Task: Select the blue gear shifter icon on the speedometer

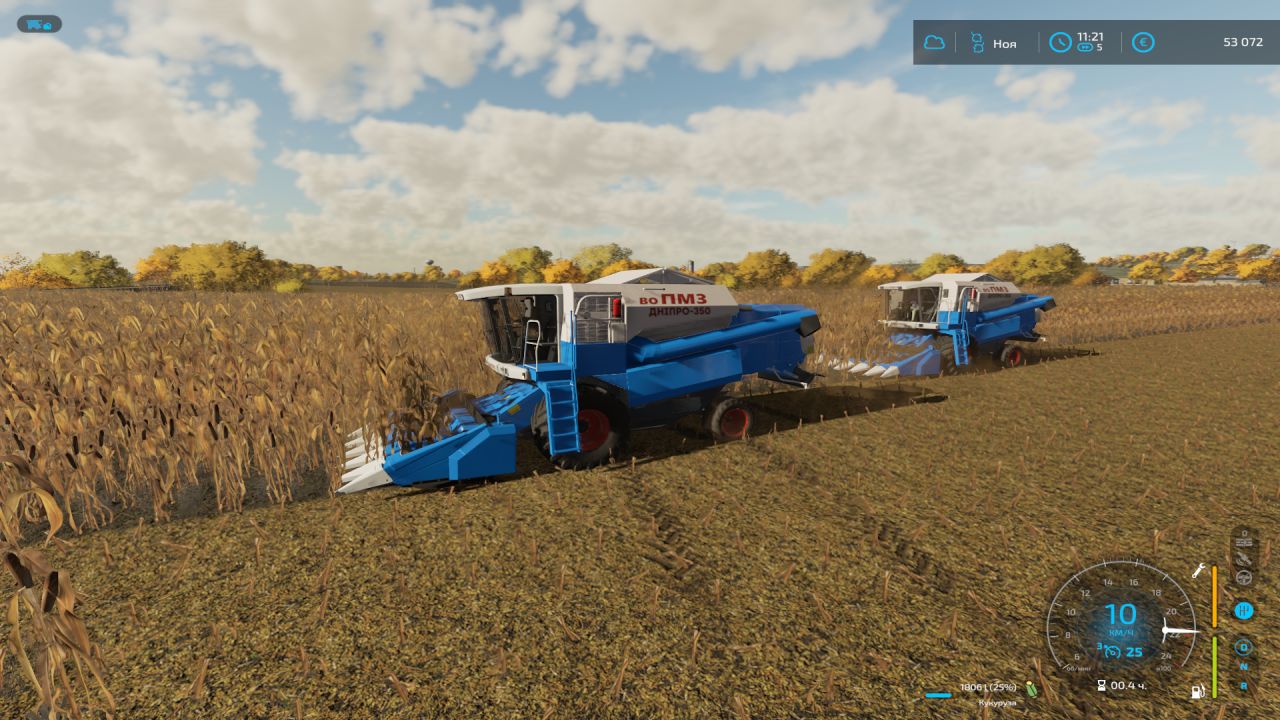Action: point(1244,610)
